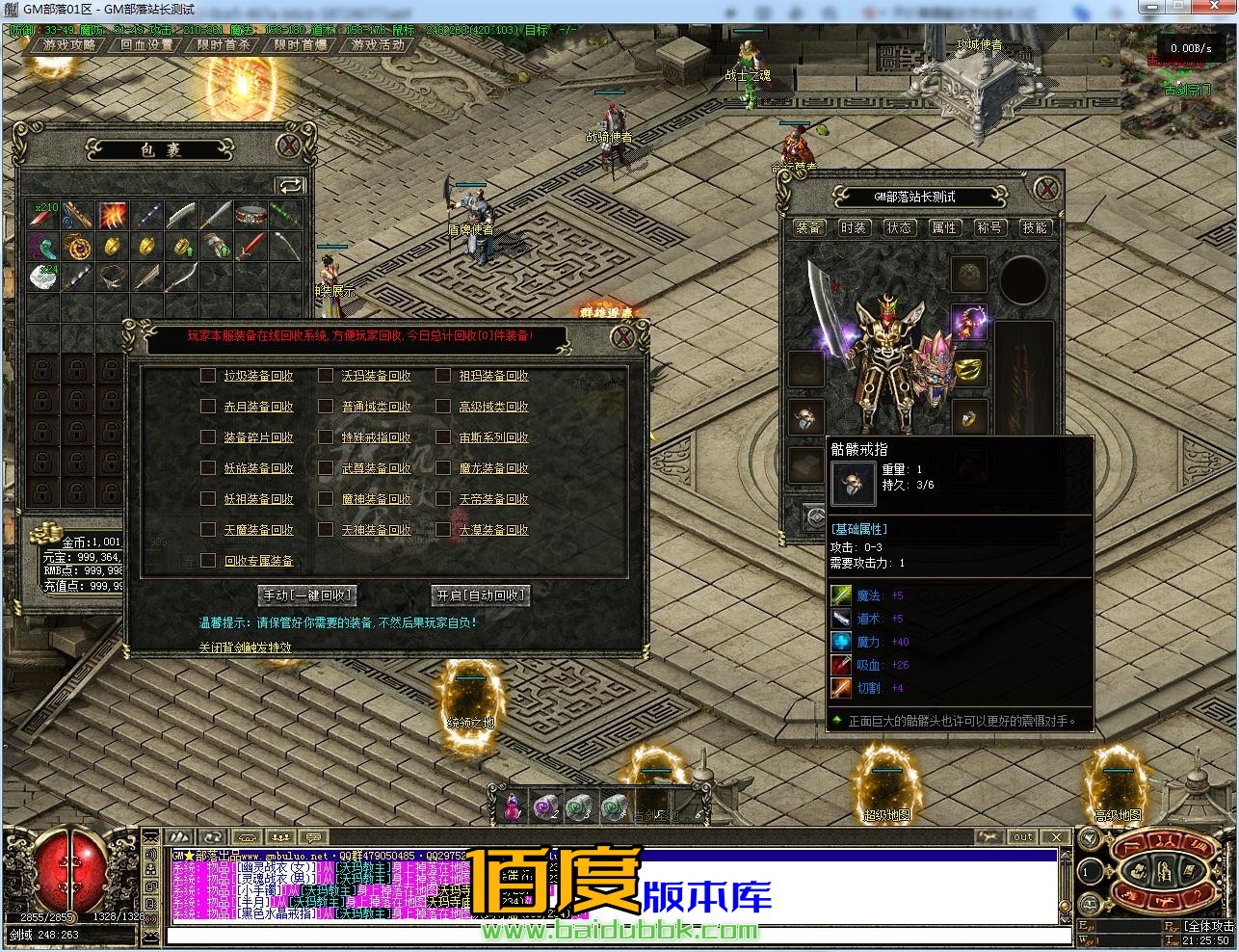Screen dimensions: 1239x952
Task: Toggle the 特殊戒指回收 checkbox
Action: coord(326,437)
